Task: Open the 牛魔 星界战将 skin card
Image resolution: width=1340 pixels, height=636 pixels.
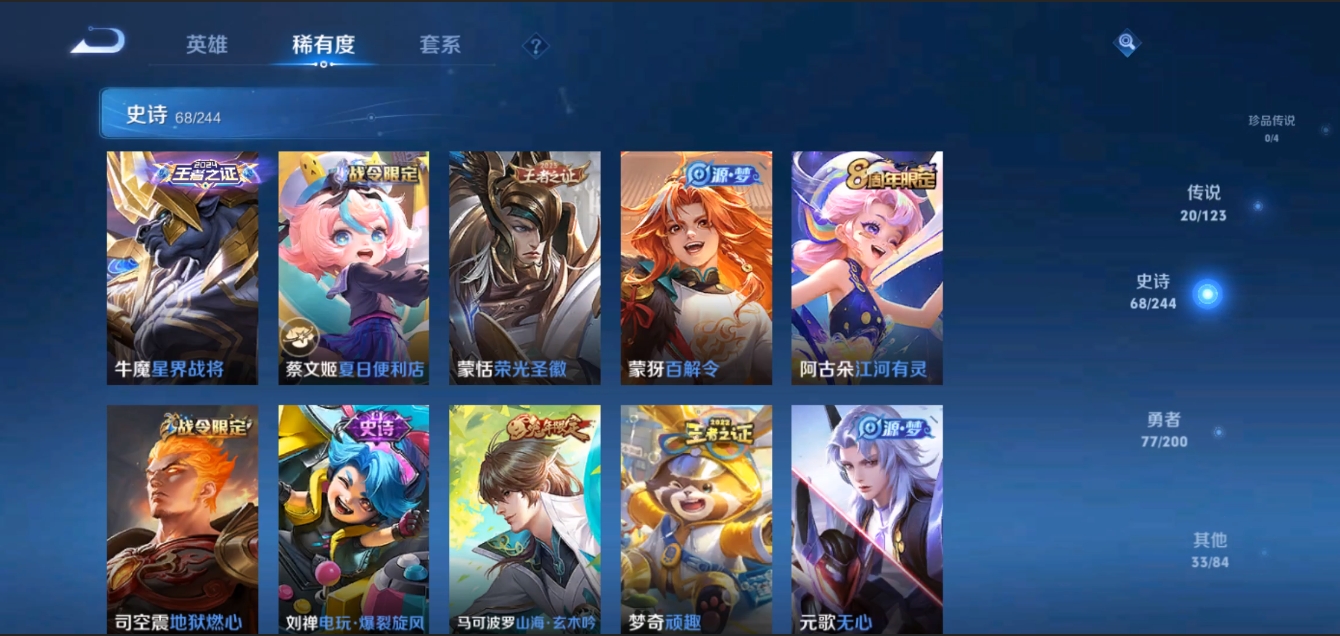Action: pyautogui.click(x=182, y=267)
